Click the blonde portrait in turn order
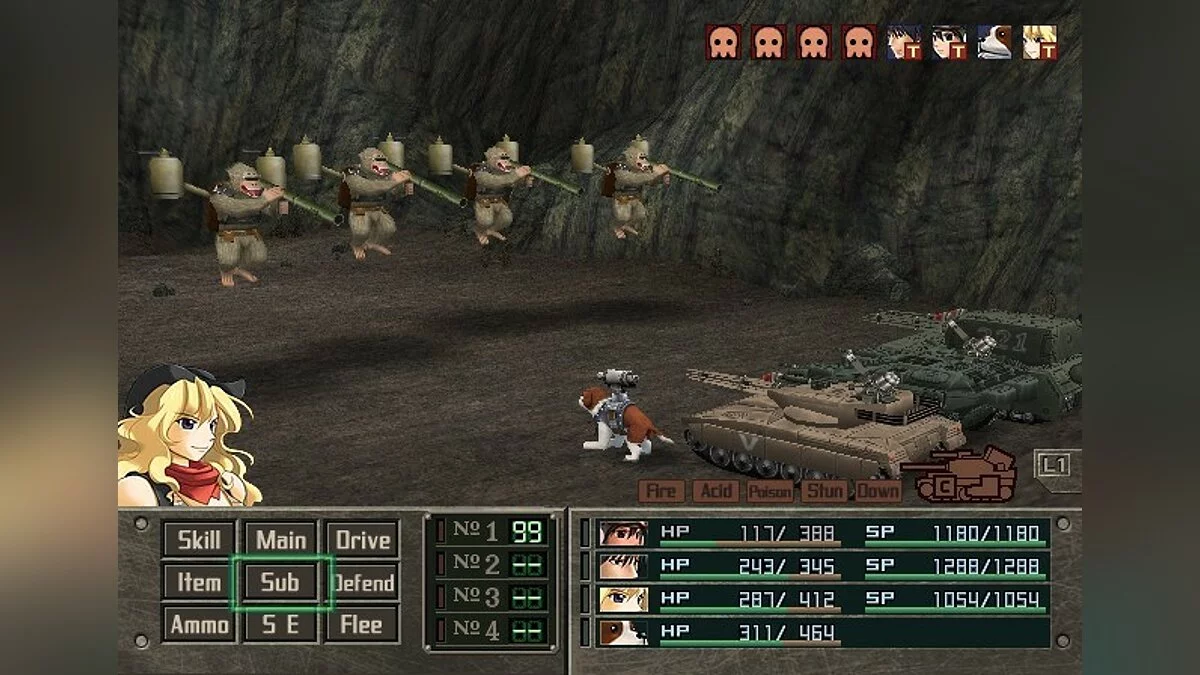This screenshot has width=1200, height=675. [x=1040, y=42]
